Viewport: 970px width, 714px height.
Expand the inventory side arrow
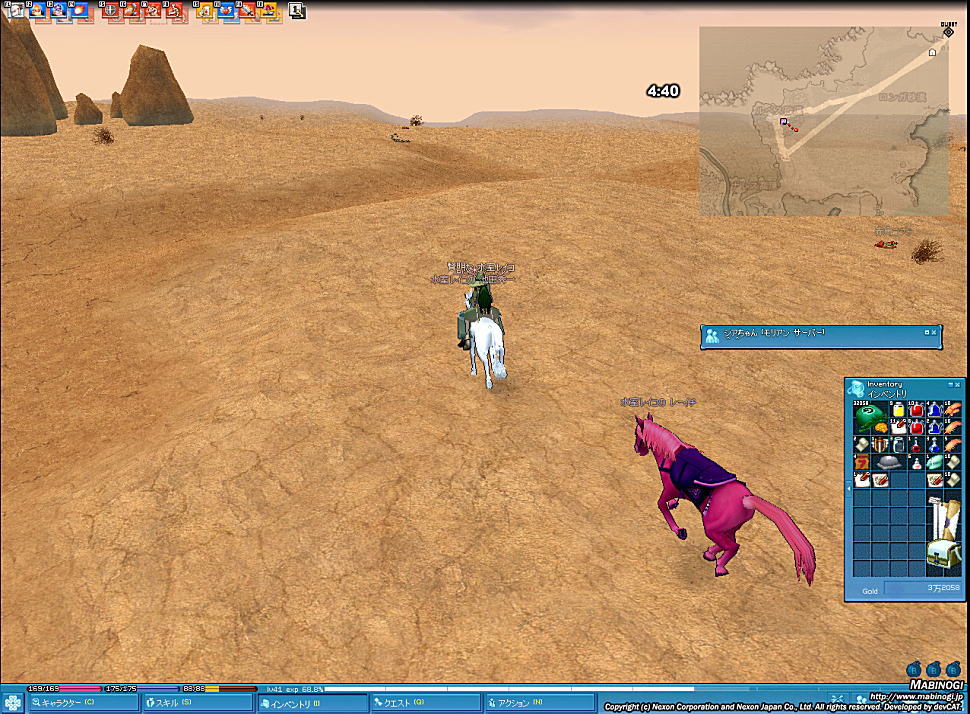point(849,488)
